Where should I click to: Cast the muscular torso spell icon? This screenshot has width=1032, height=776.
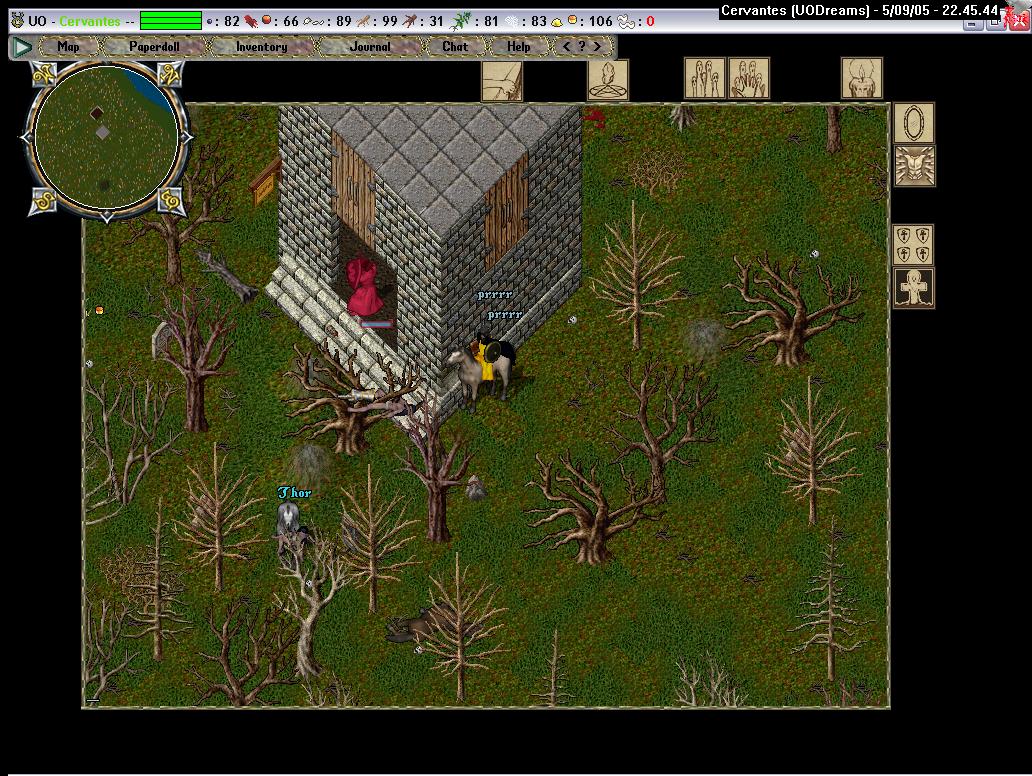[x=913, y=166]
